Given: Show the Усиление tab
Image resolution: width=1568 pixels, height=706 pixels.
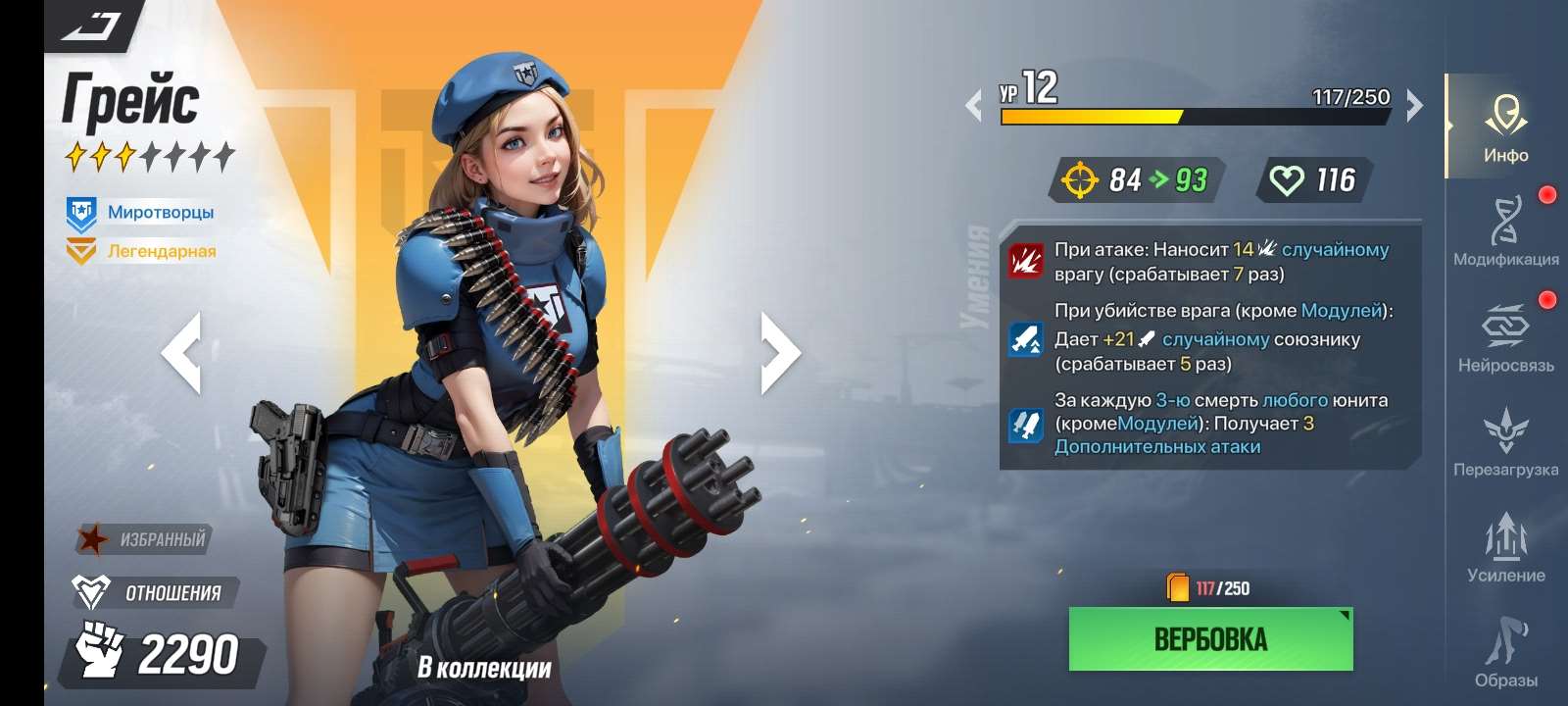Looking at the screenshot, I should (x=1505, y=547).
